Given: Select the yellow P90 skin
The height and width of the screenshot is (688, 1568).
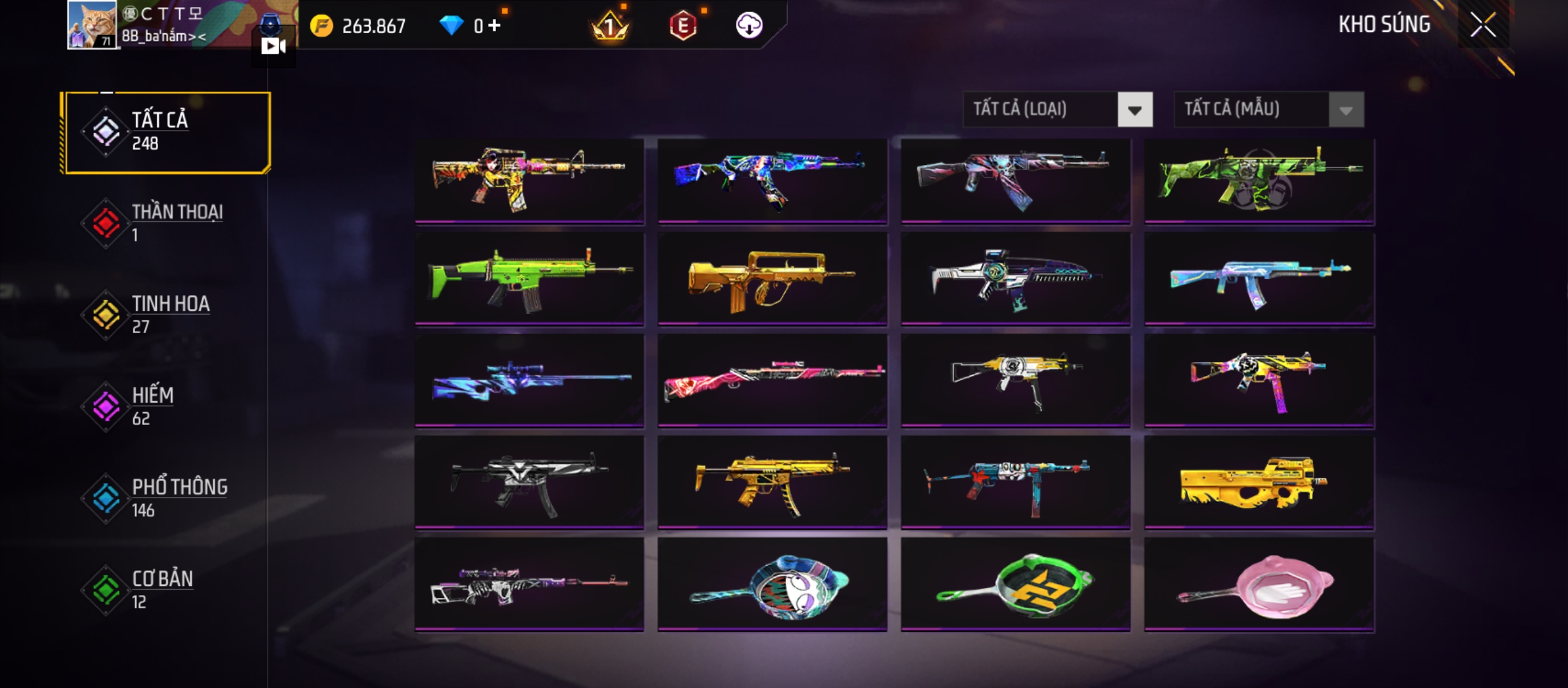Looking at the screenshot, I should pos(1259,483).
